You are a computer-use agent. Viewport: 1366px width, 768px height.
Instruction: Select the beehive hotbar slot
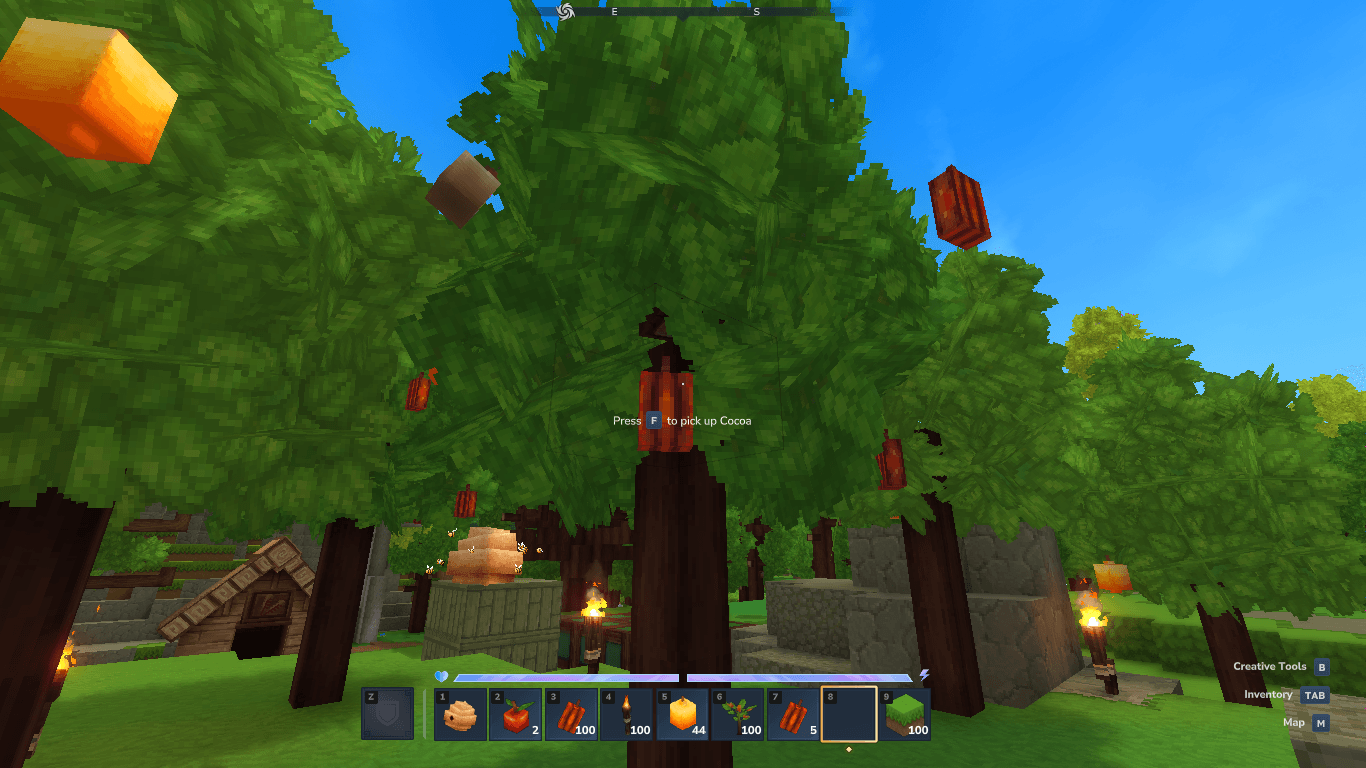pyautogui.click(x=461, y=714)
